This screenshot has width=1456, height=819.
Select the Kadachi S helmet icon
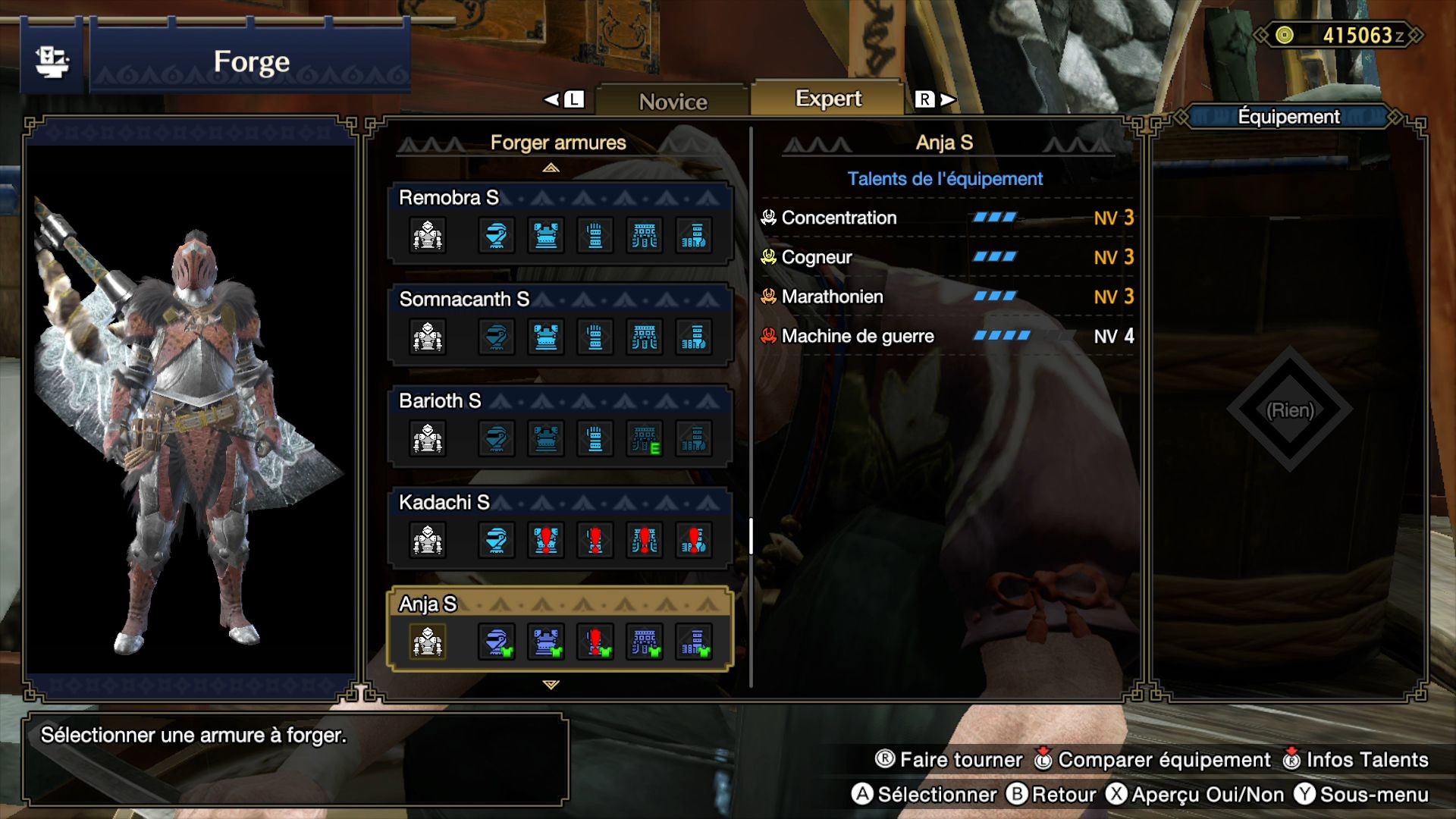(497, 540)
